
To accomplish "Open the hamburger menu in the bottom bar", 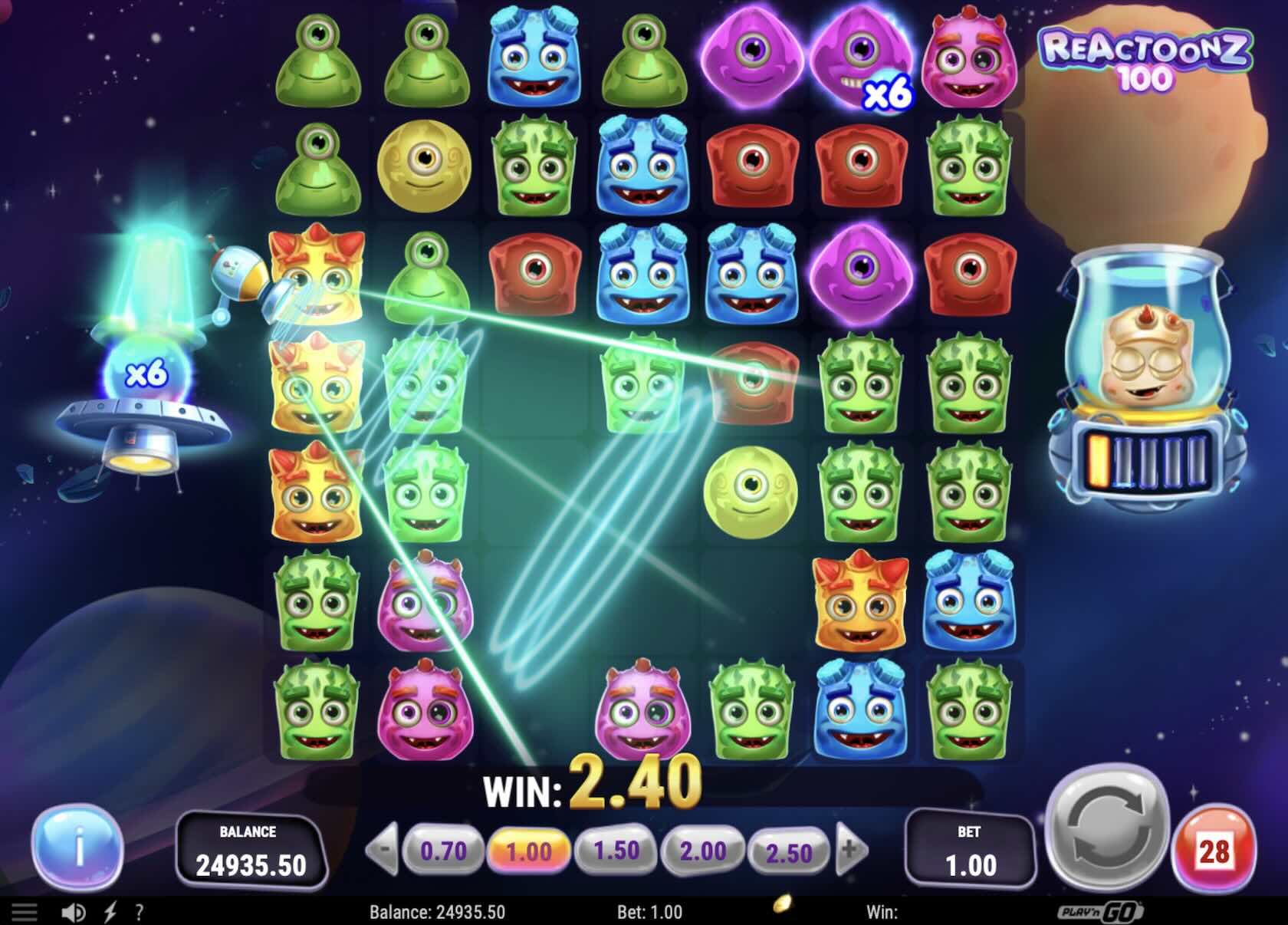I will click(x=24, y=912).
